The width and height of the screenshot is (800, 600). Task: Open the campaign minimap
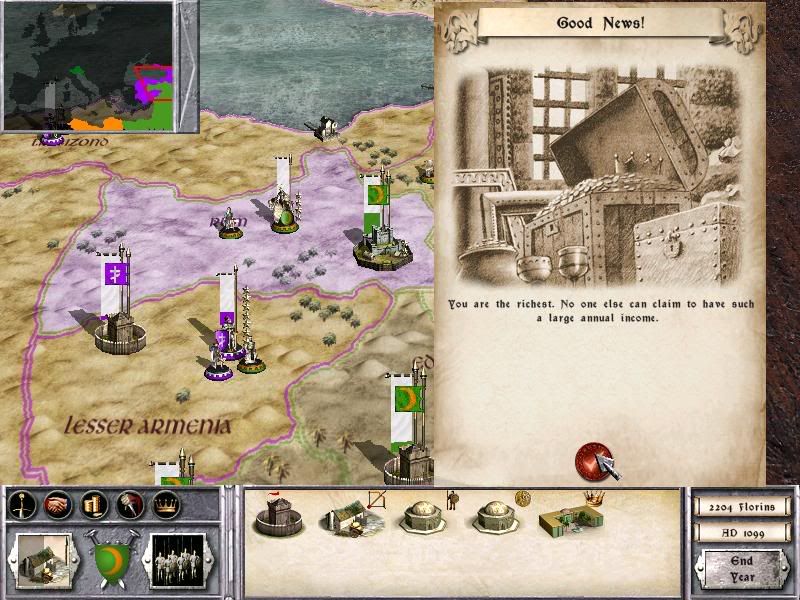click(88, 66)
